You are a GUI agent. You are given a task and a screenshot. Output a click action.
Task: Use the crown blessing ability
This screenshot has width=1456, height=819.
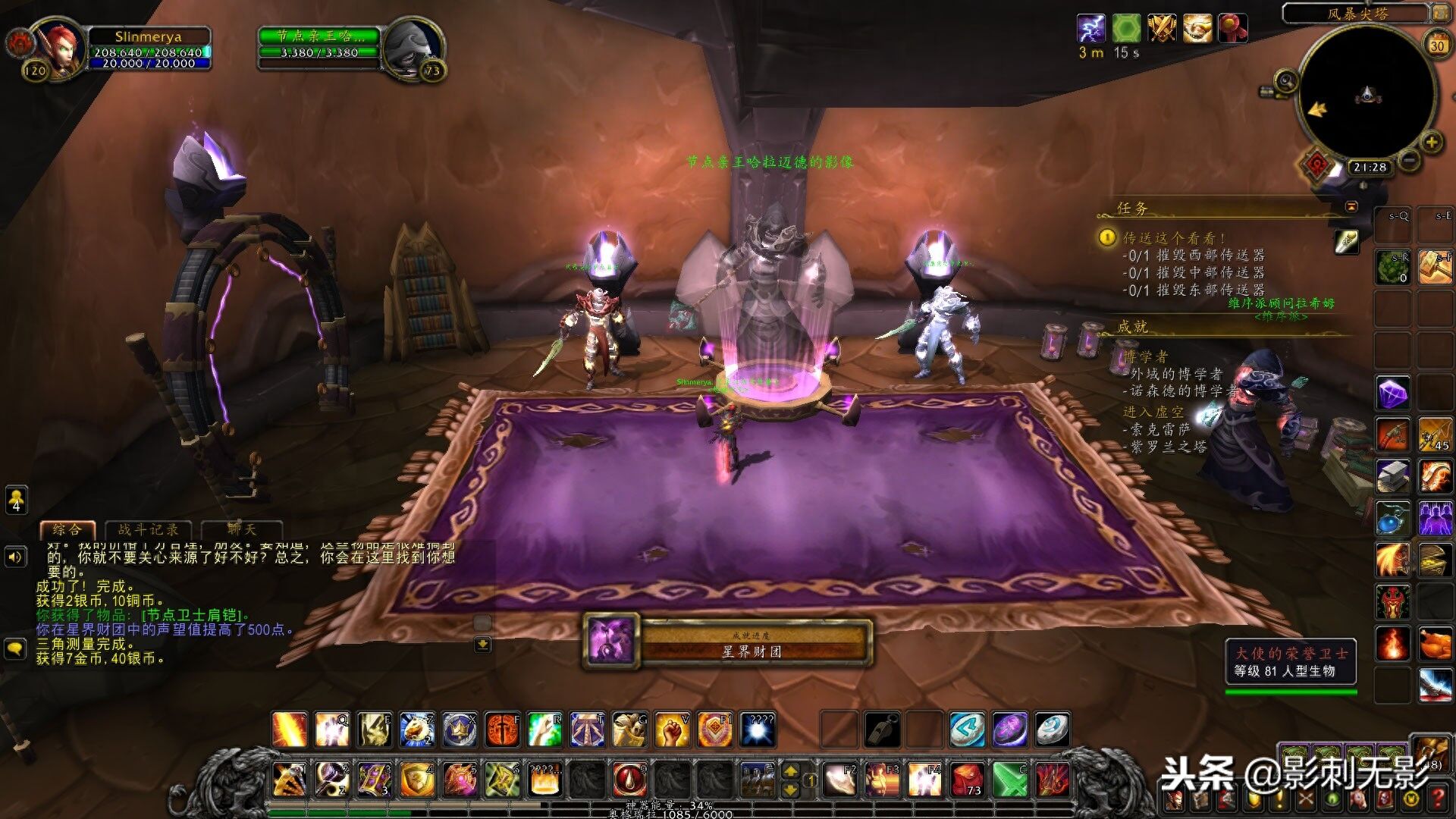click(460, 730)
